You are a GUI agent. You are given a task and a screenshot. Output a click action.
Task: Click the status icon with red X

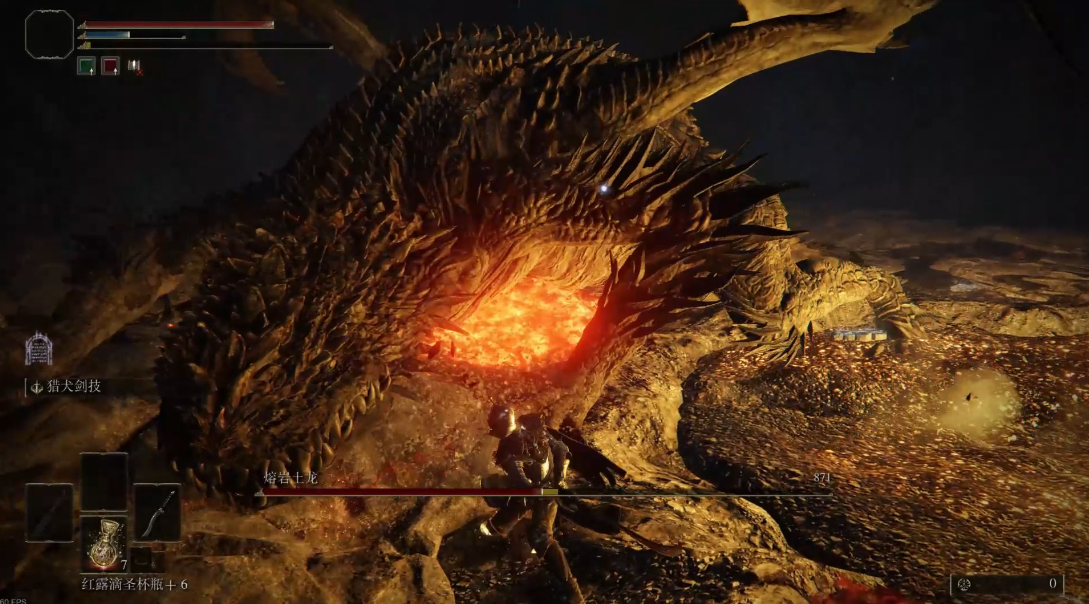pyautogui.click(x=134, y=66)
